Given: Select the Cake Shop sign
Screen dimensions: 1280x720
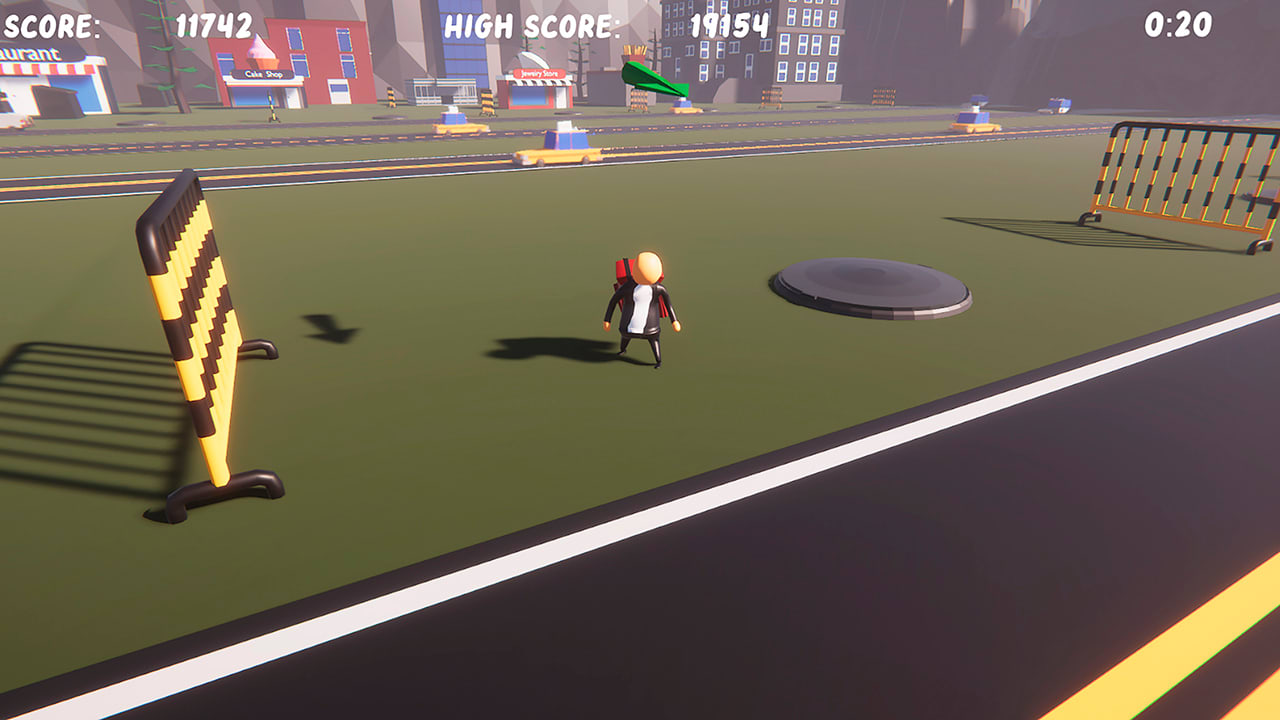Looking at the screenshot, I should pyautogui.click(x=262, y=73).
